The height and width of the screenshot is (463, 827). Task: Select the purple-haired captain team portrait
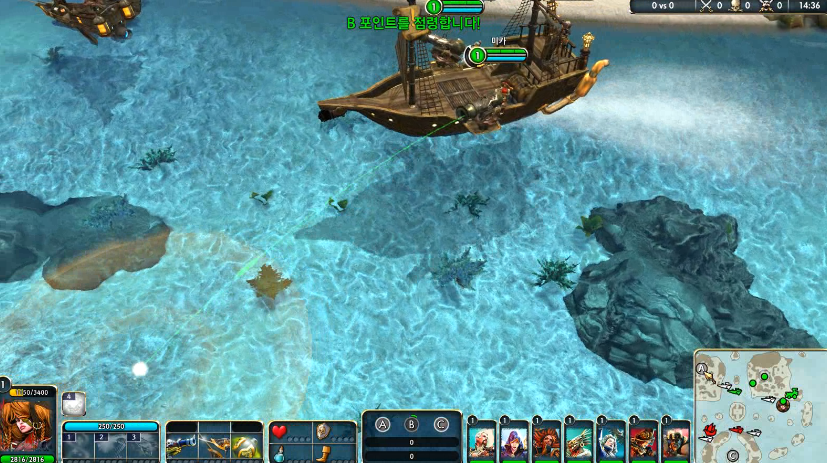(514, 441)
